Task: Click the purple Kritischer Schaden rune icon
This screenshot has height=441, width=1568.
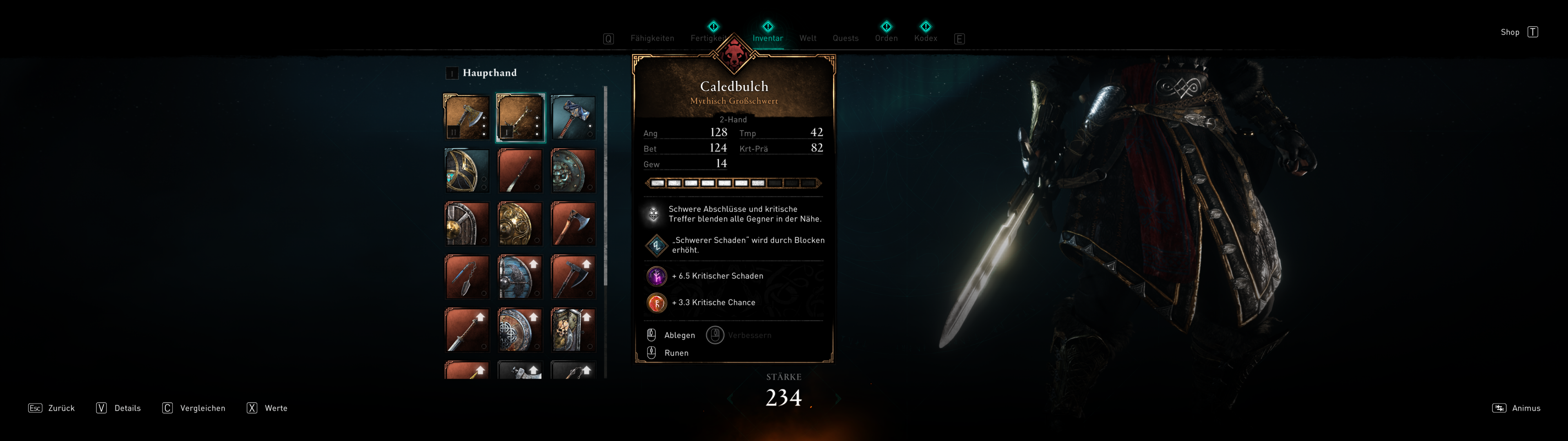Action: click(x=656, y=276)
